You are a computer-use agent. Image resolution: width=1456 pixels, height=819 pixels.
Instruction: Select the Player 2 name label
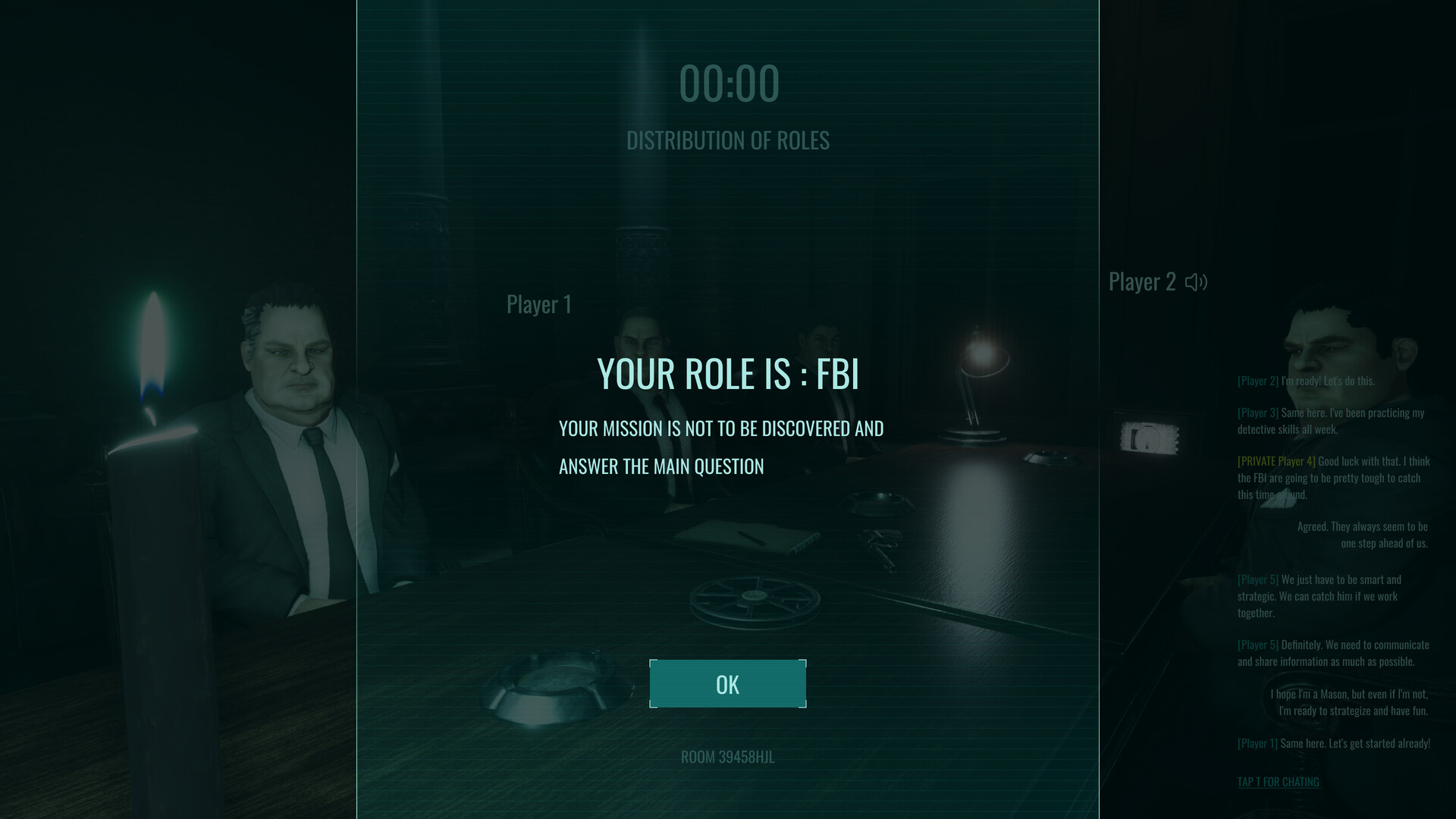tap(1142, 281)
